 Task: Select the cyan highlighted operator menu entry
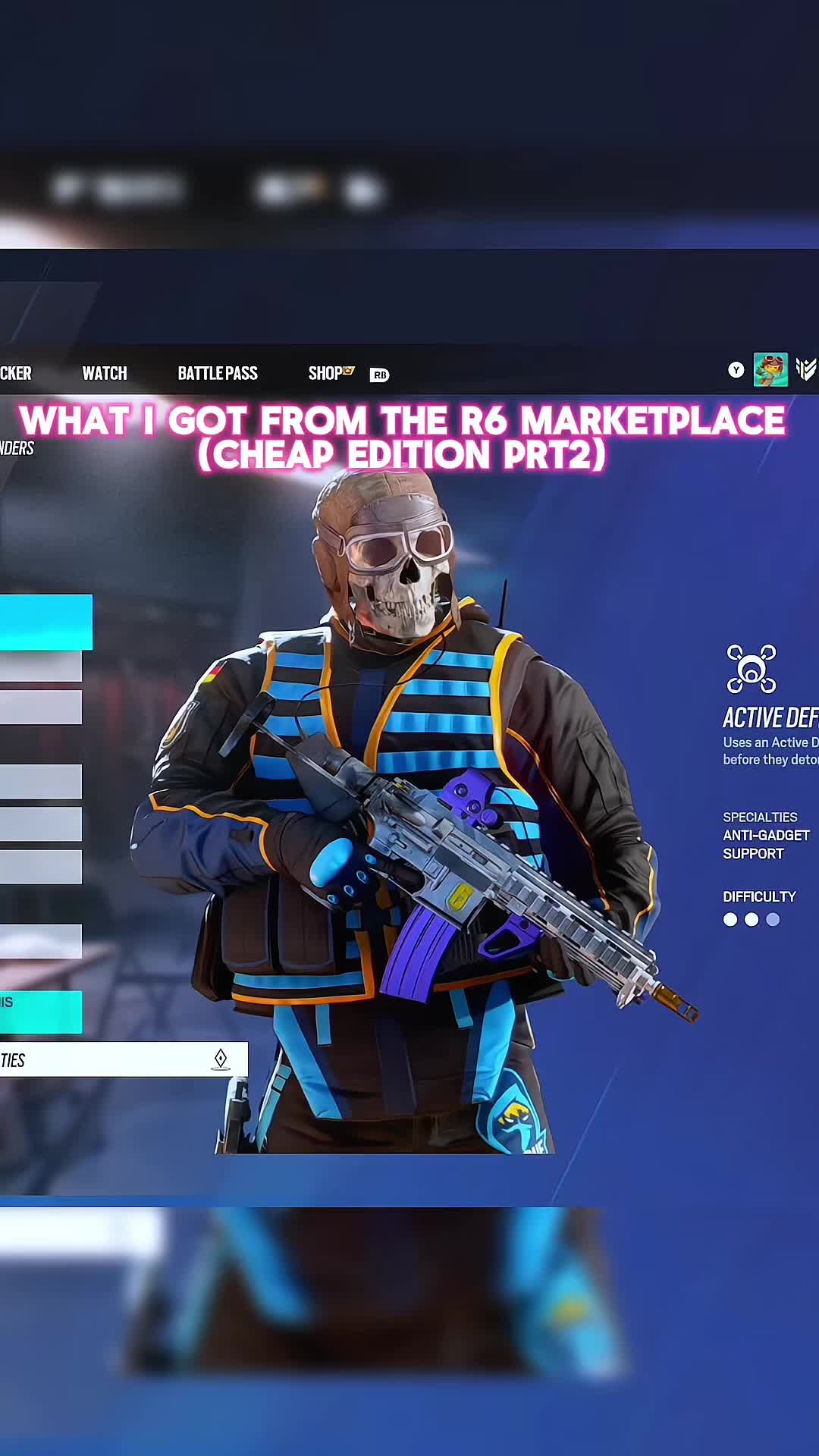45,622
